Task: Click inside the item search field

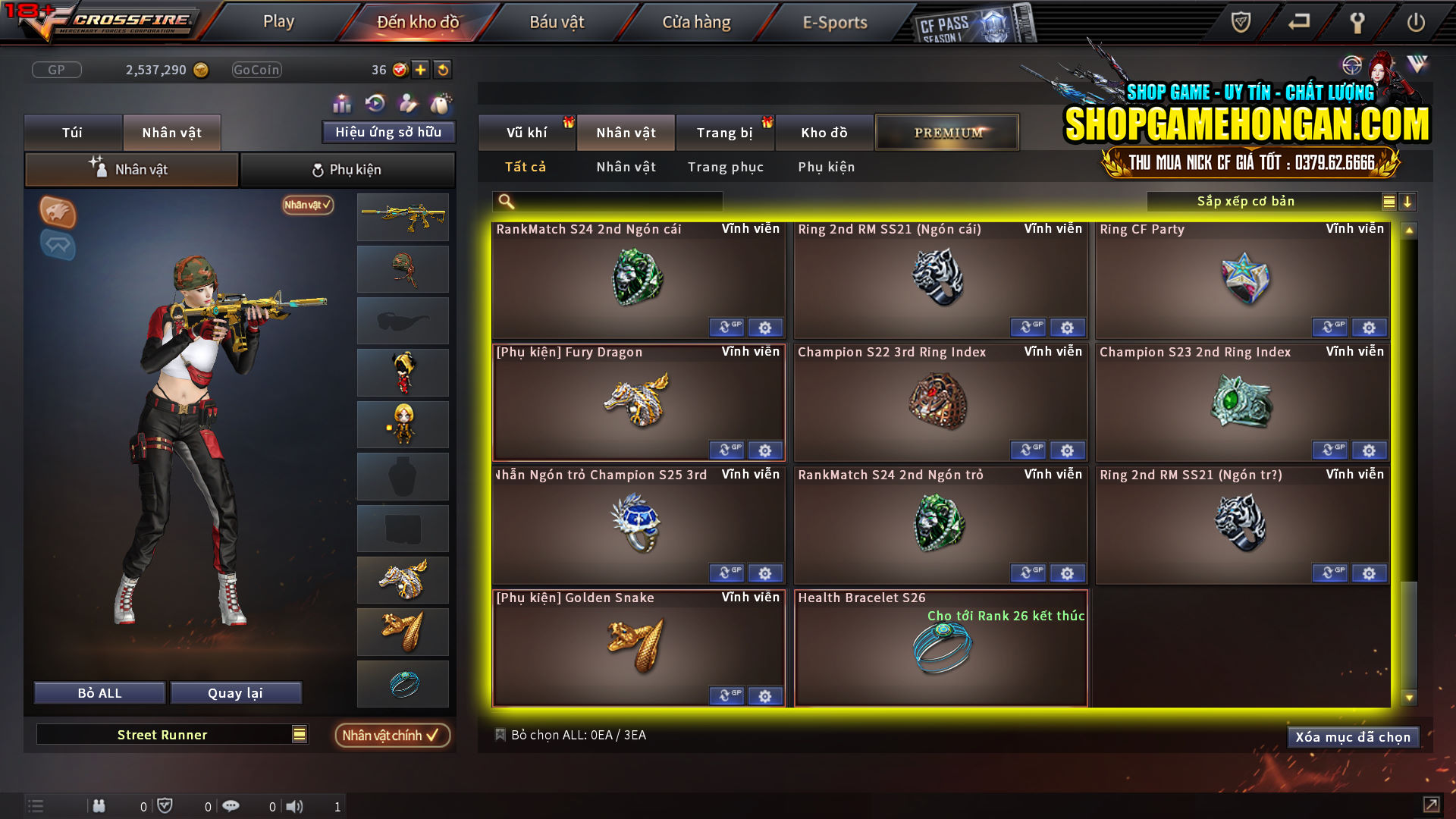Action: tap(607, 201)
